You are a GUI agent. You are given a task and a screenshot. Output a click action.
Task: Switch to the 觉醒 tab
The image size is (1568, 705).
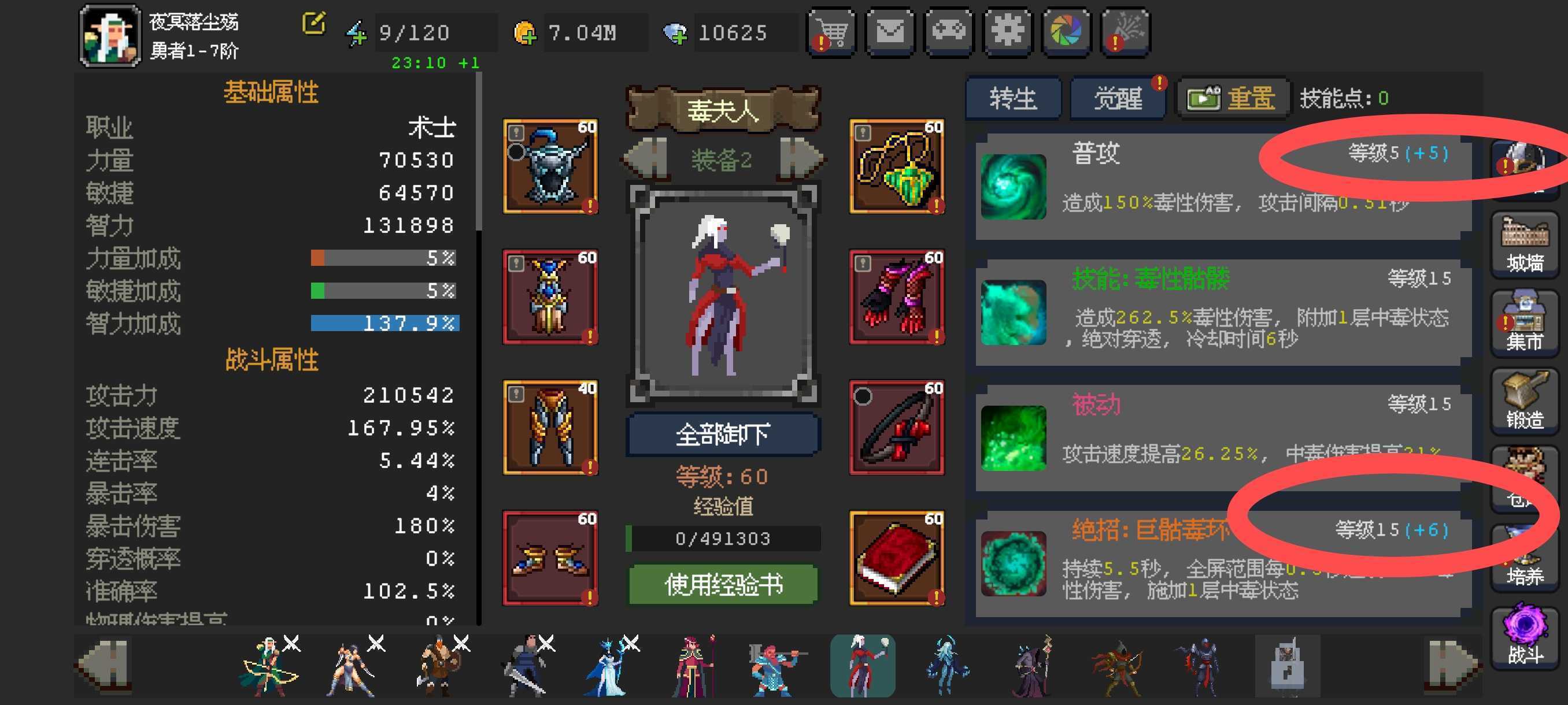point(1118,99)
